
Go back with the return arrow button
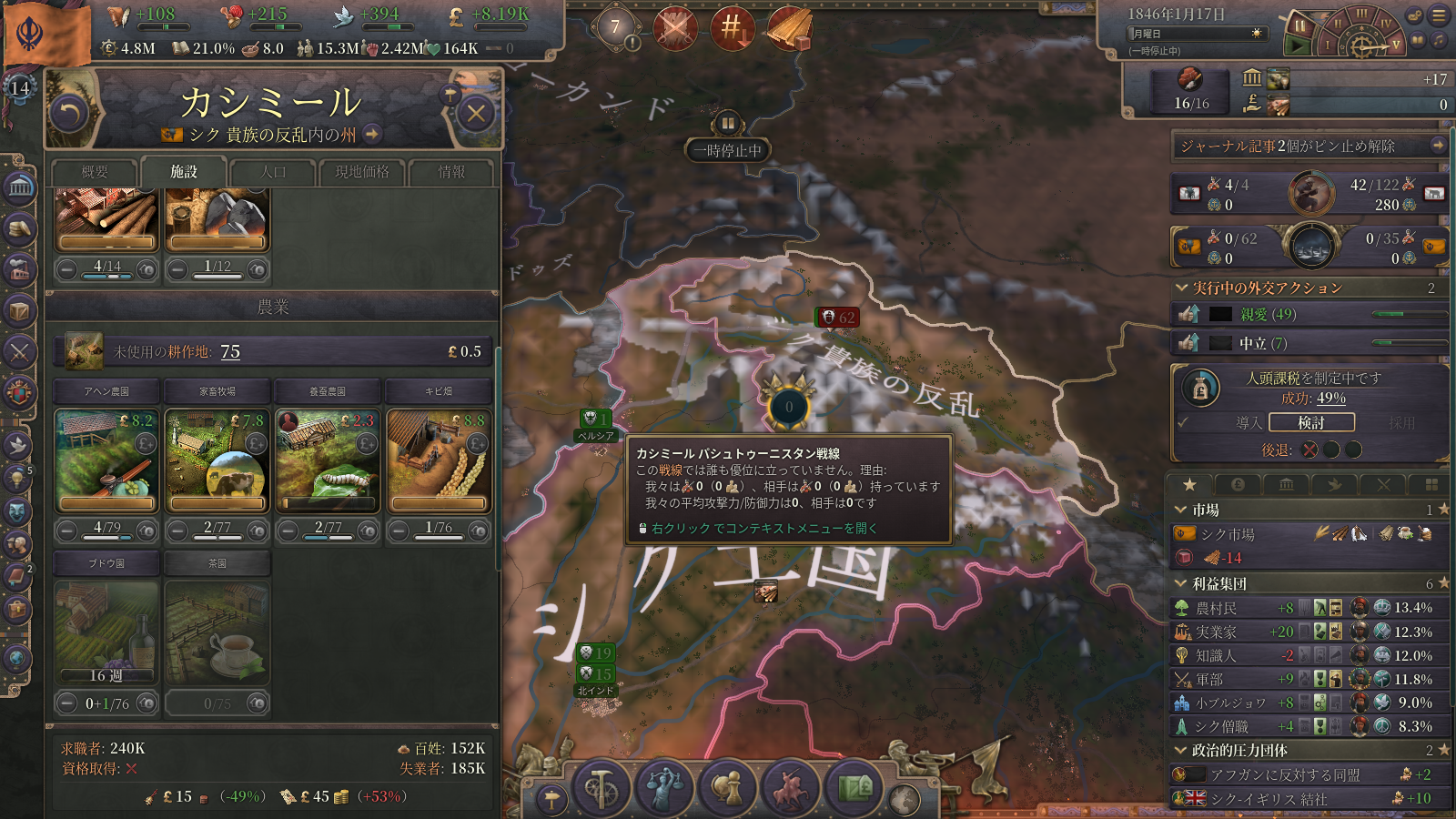pos(70,114)
